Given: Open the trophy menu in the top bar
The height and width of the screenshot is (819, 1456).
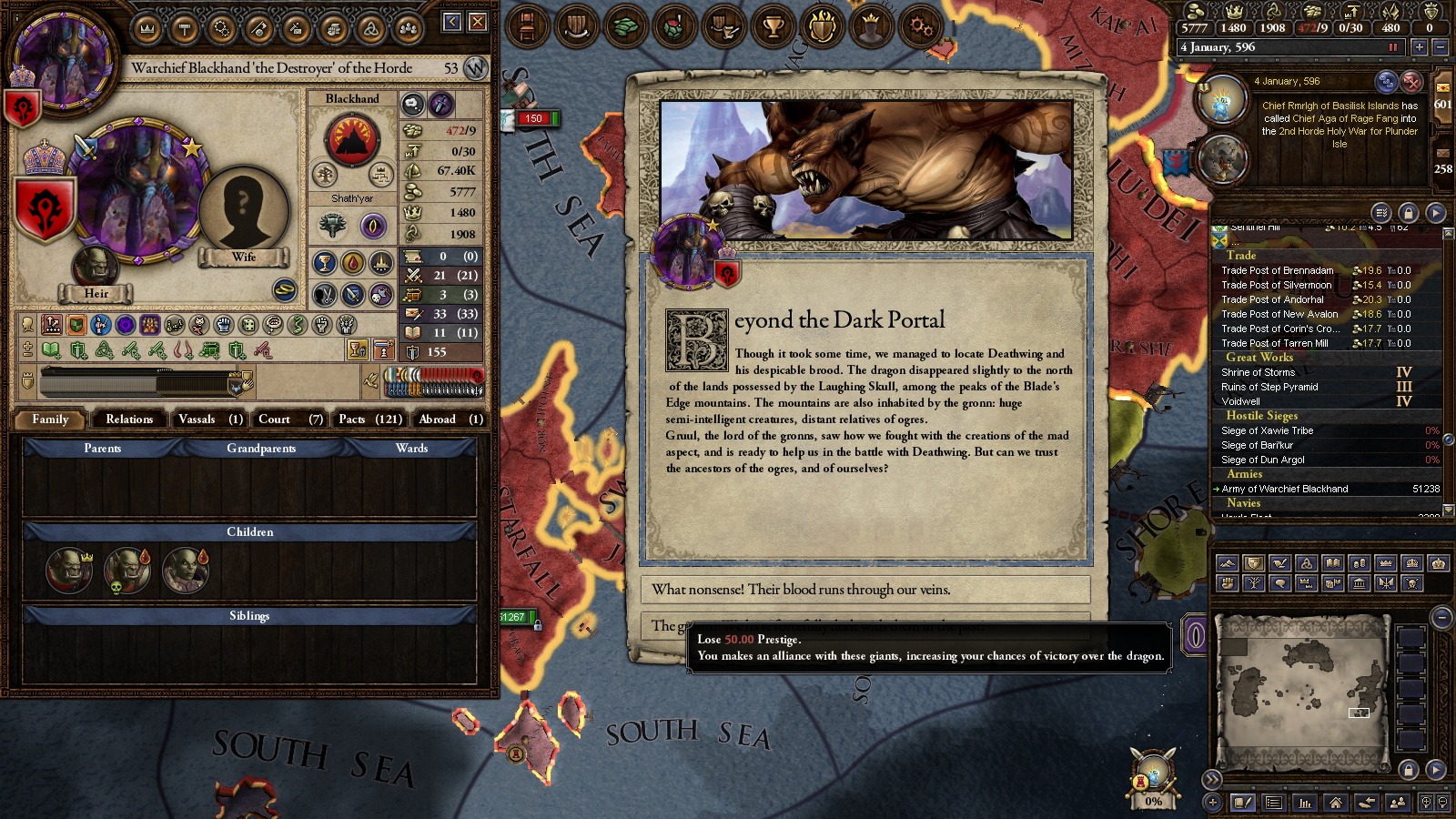Looking at the screenshot, I should click(x=773, y=27).
